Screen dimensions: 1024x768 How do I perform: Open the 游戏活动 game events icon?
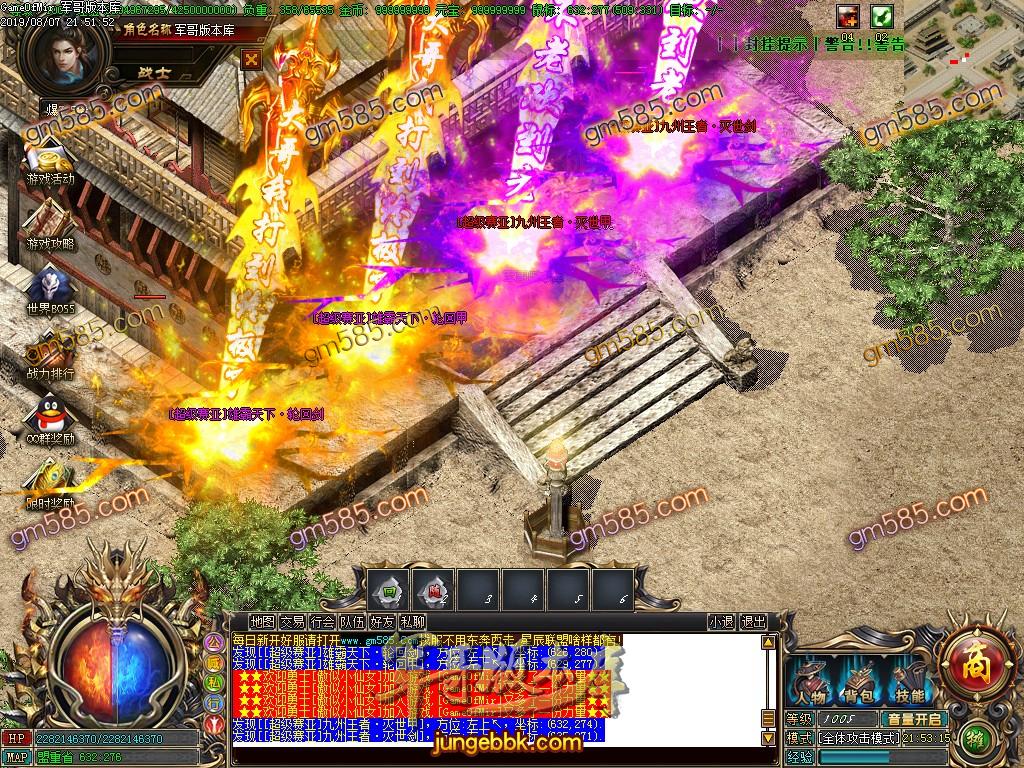(50, 161)
